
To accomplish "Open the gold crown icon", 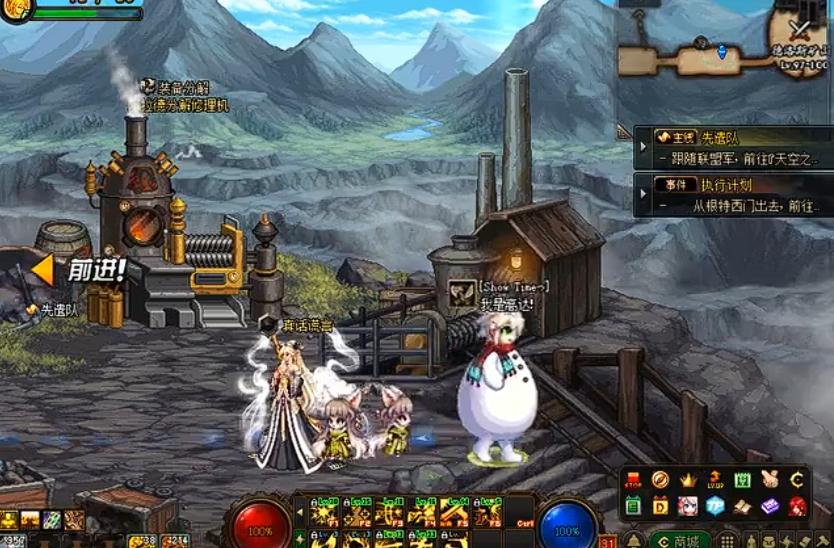I will click(688, 480).
